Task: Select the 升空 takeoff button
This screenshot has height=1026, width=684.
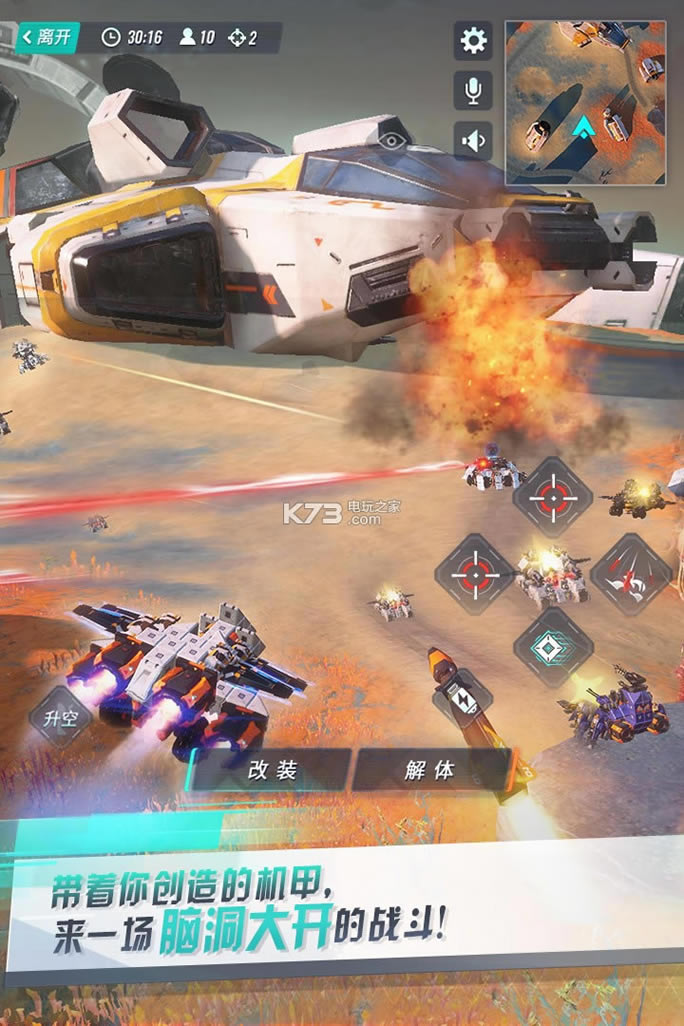Action: (60, 716)
